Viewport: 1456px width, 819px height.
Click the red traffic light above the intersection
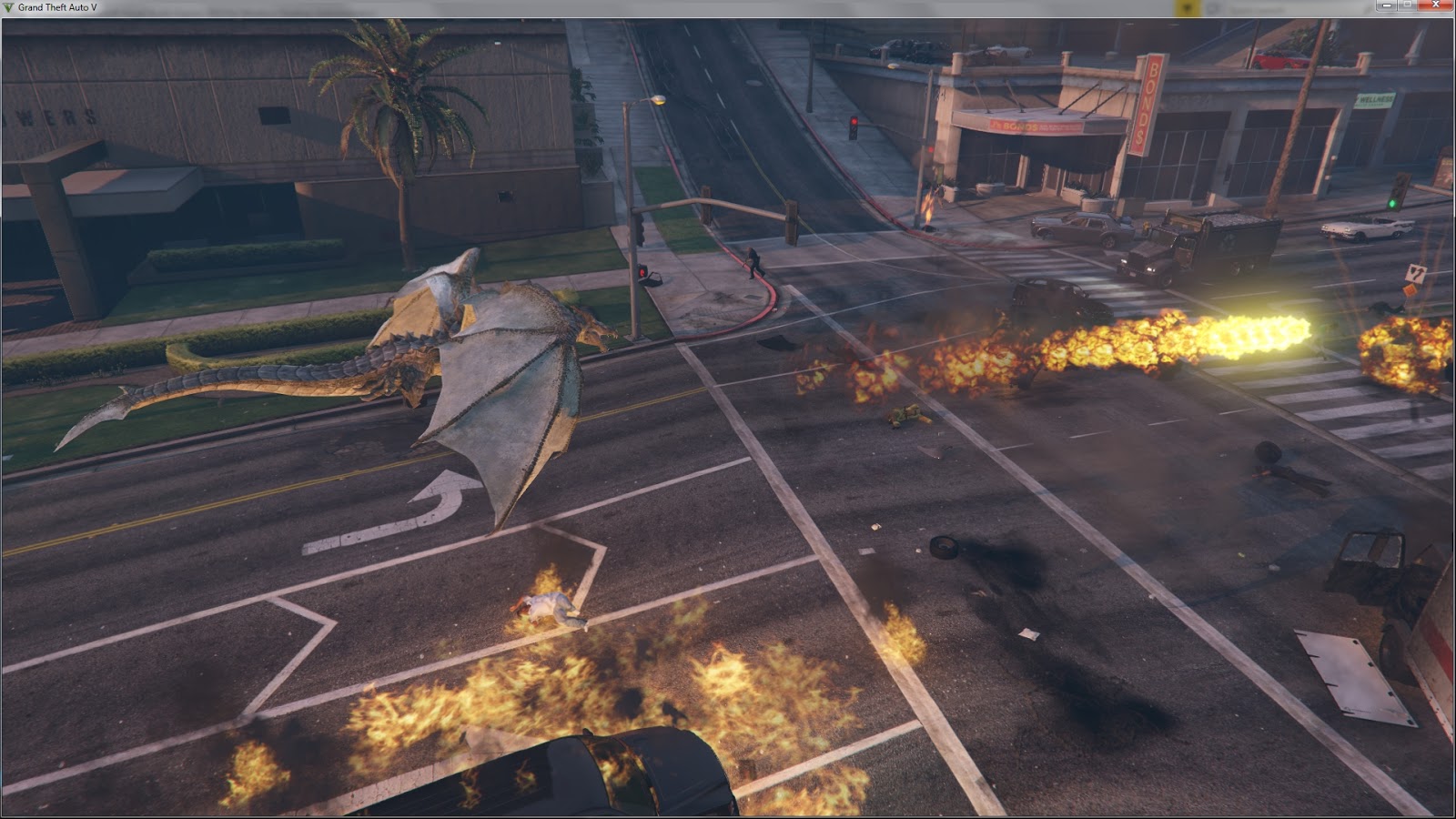[854, 121]
